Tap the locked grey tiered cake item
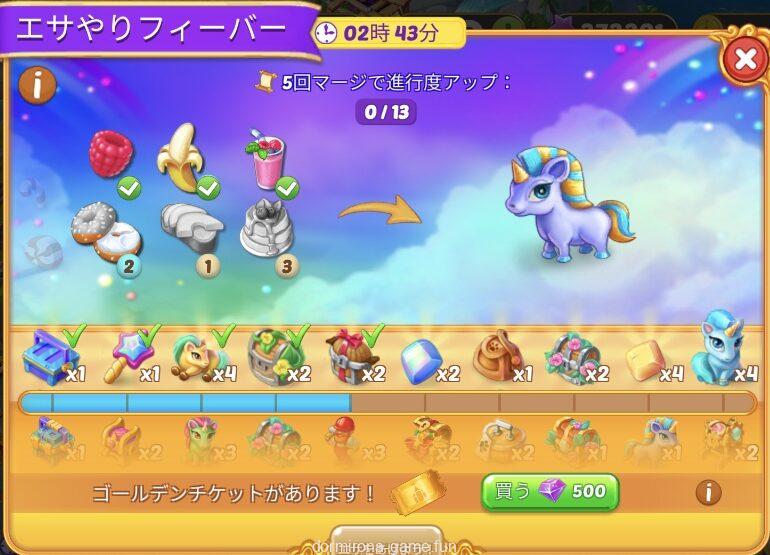 tap(268, 228)
